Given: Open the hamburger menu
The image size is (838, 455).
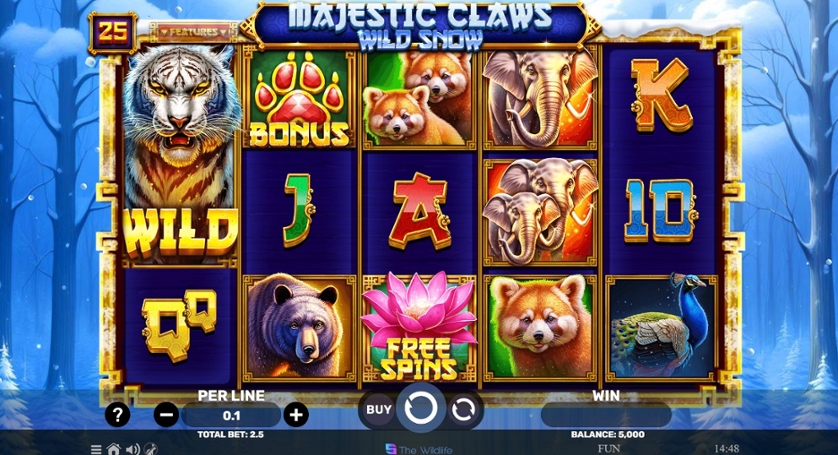Looking at the screenshot, I should 96,449.
